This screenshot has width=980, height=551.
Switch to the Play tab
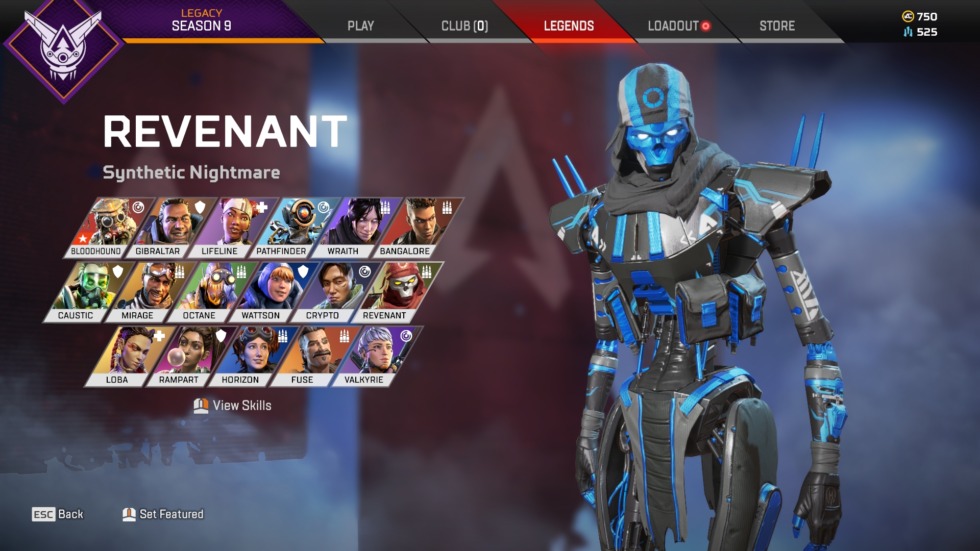360,26
